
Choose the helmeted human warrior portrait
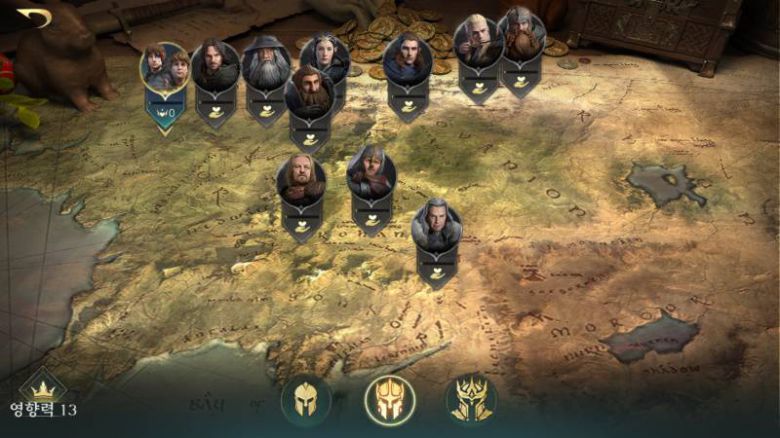tap(371, 173)
